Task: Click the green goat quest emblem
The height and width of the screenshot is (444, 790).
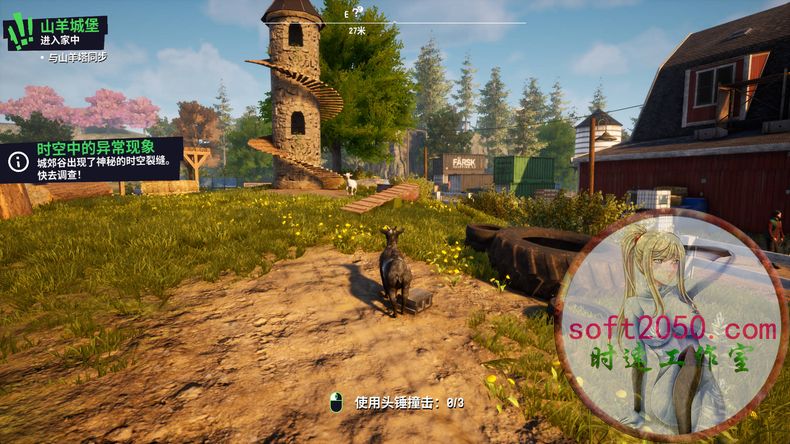Action: click(x=20, y=32)
